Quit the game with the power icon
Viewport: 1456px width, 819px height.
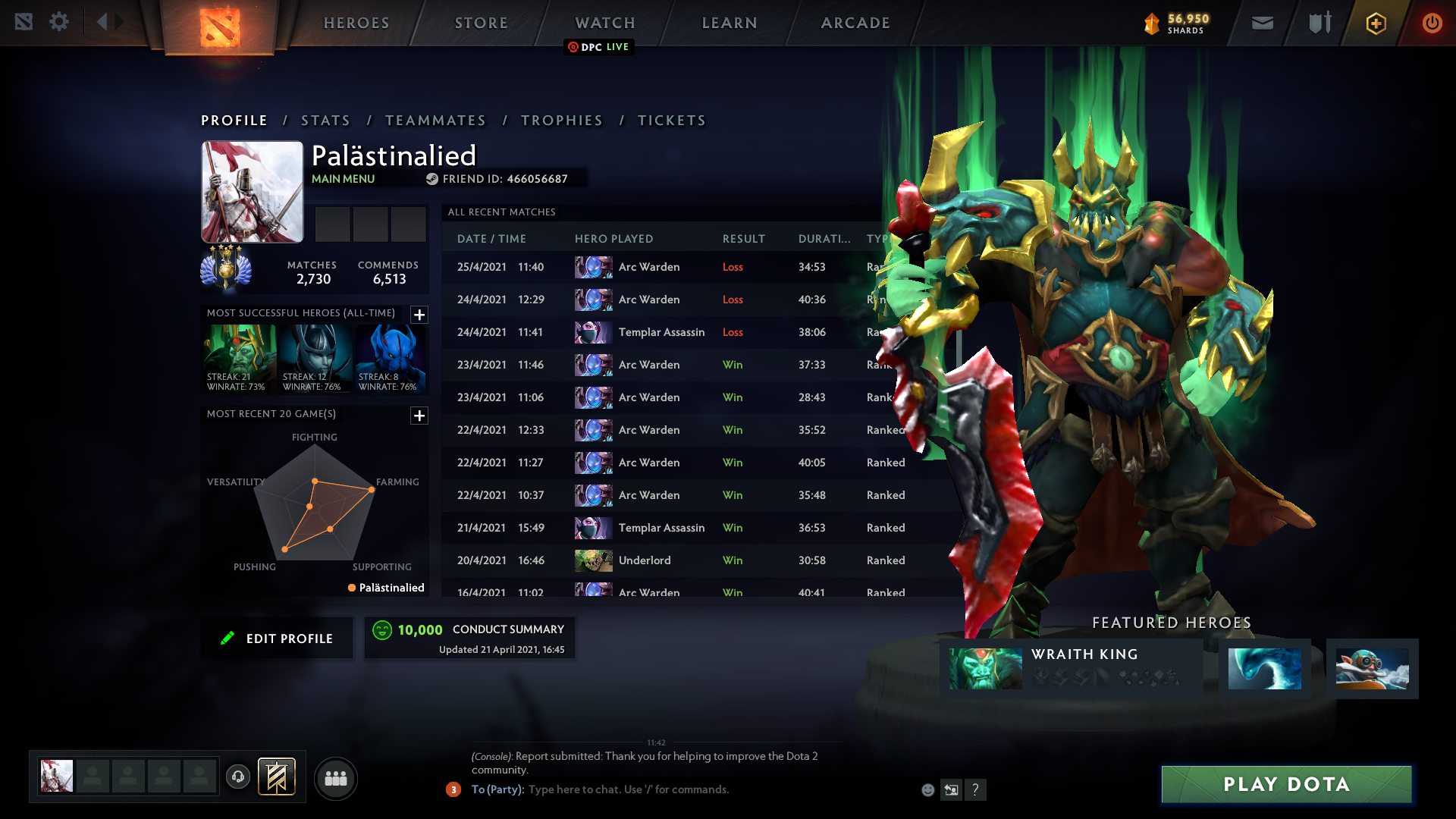pyautogui.click(x=1432, y=23)
